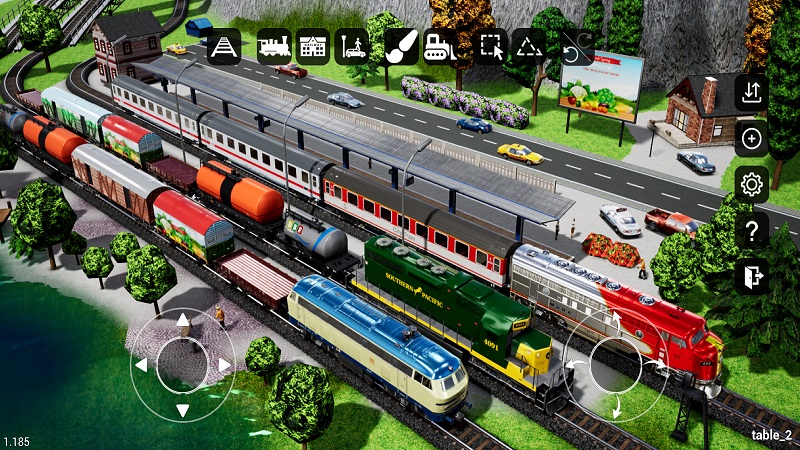Open the railway track building tool
Image resolution: width=800 pixels, height=450 pixels.
(224, 46)
